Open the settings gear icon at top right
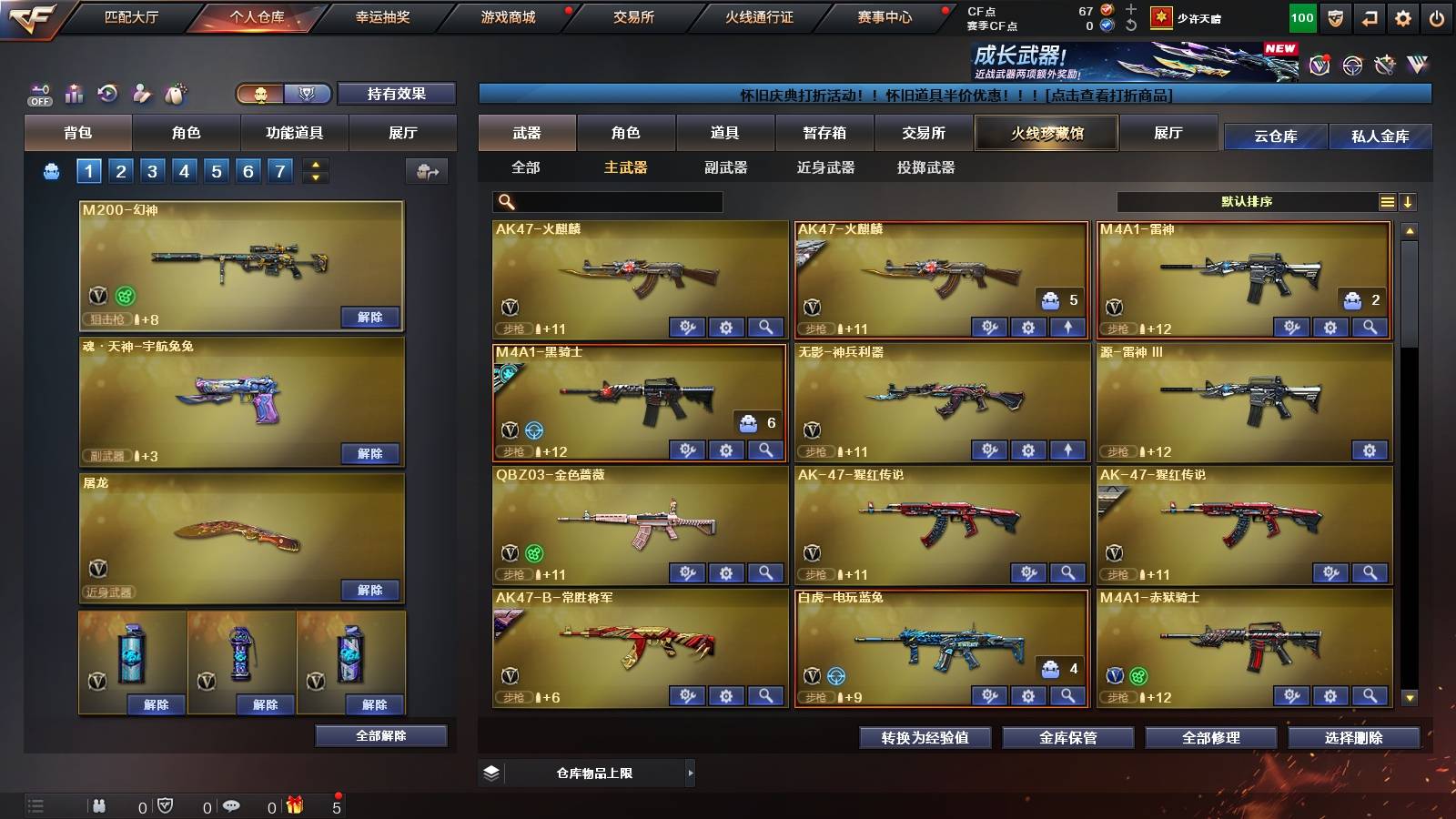This screenshot has height=819, width=1456. click(x=1403, y=16)
